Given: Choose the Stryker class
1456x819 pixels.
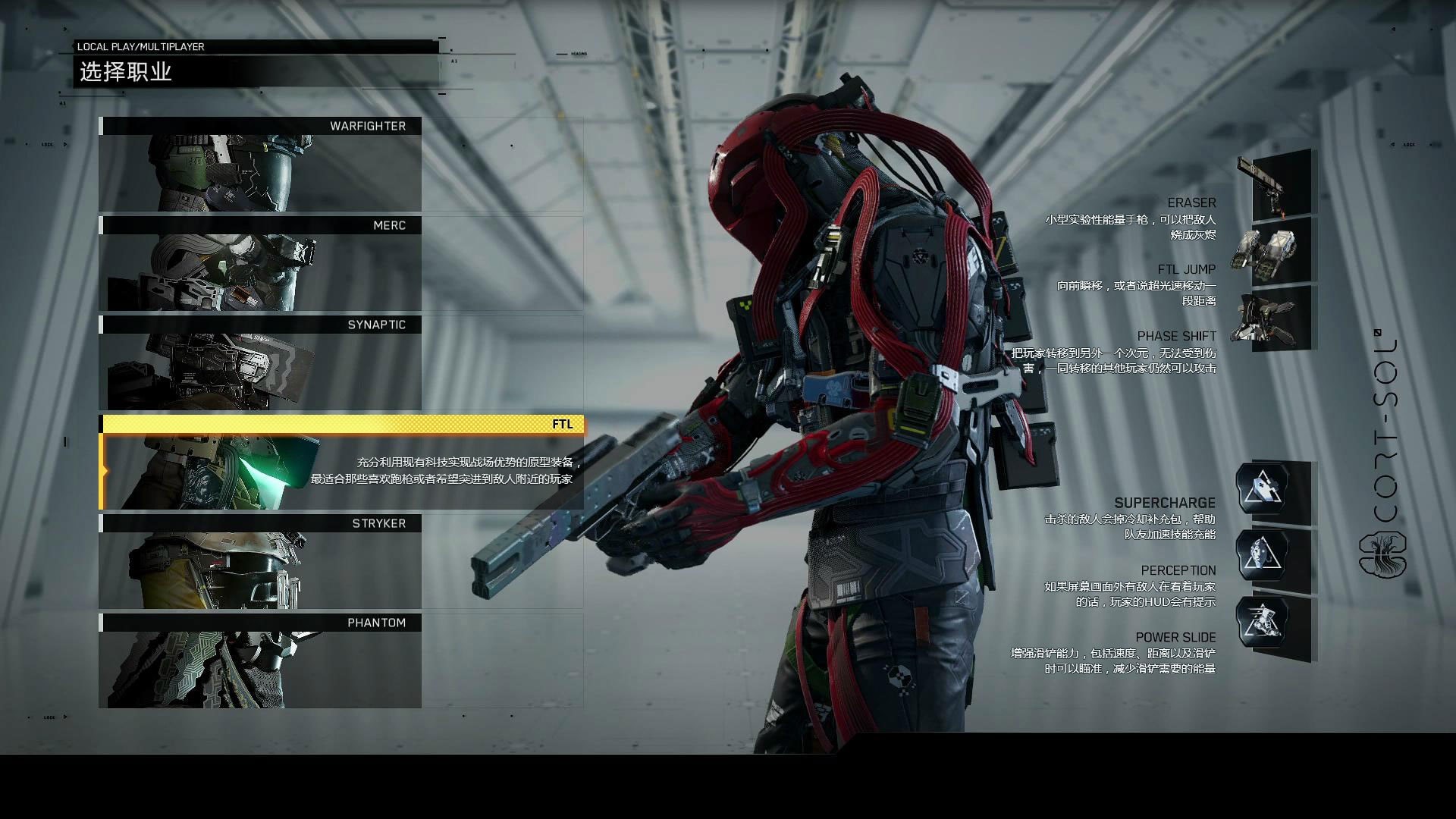Looking at the screenshot, I should point(260,562).
